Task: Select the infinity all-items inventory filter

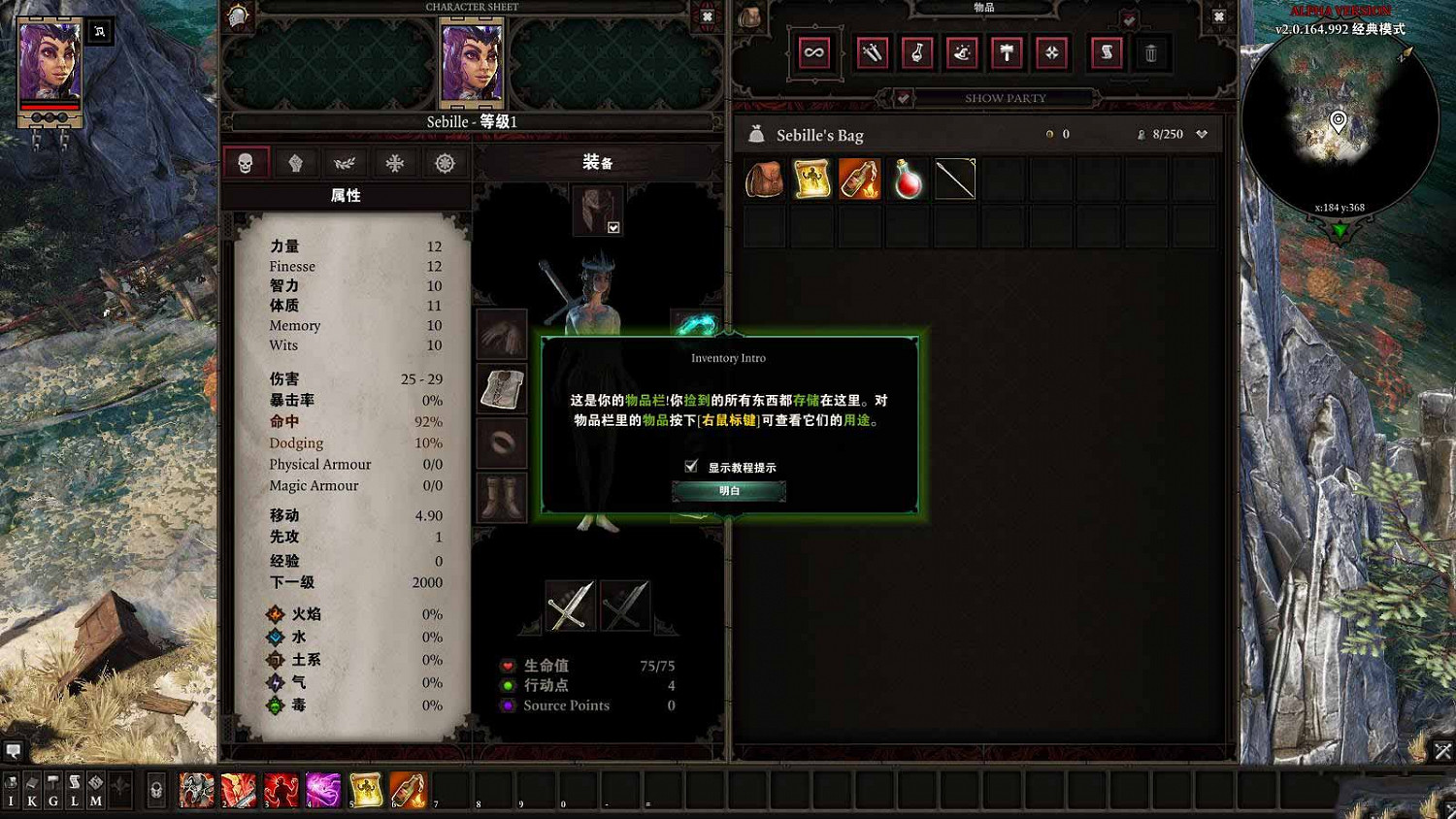Action: pyautogui.click(x=813, y=53)
